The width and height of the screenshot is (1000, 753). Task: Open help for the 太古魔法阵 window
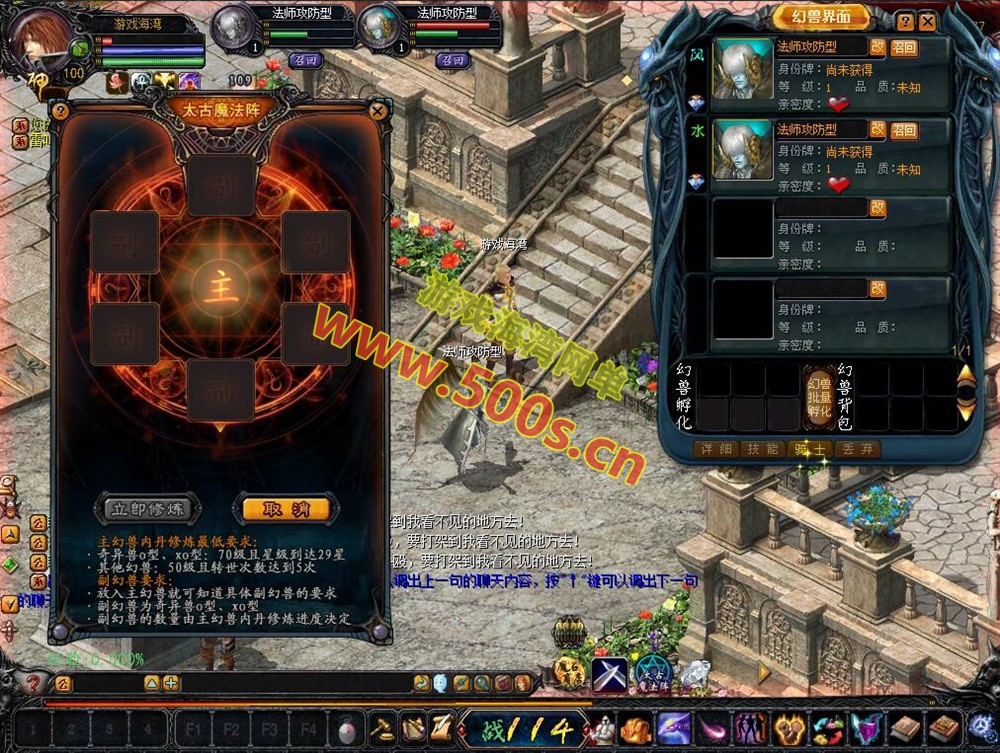60,111
